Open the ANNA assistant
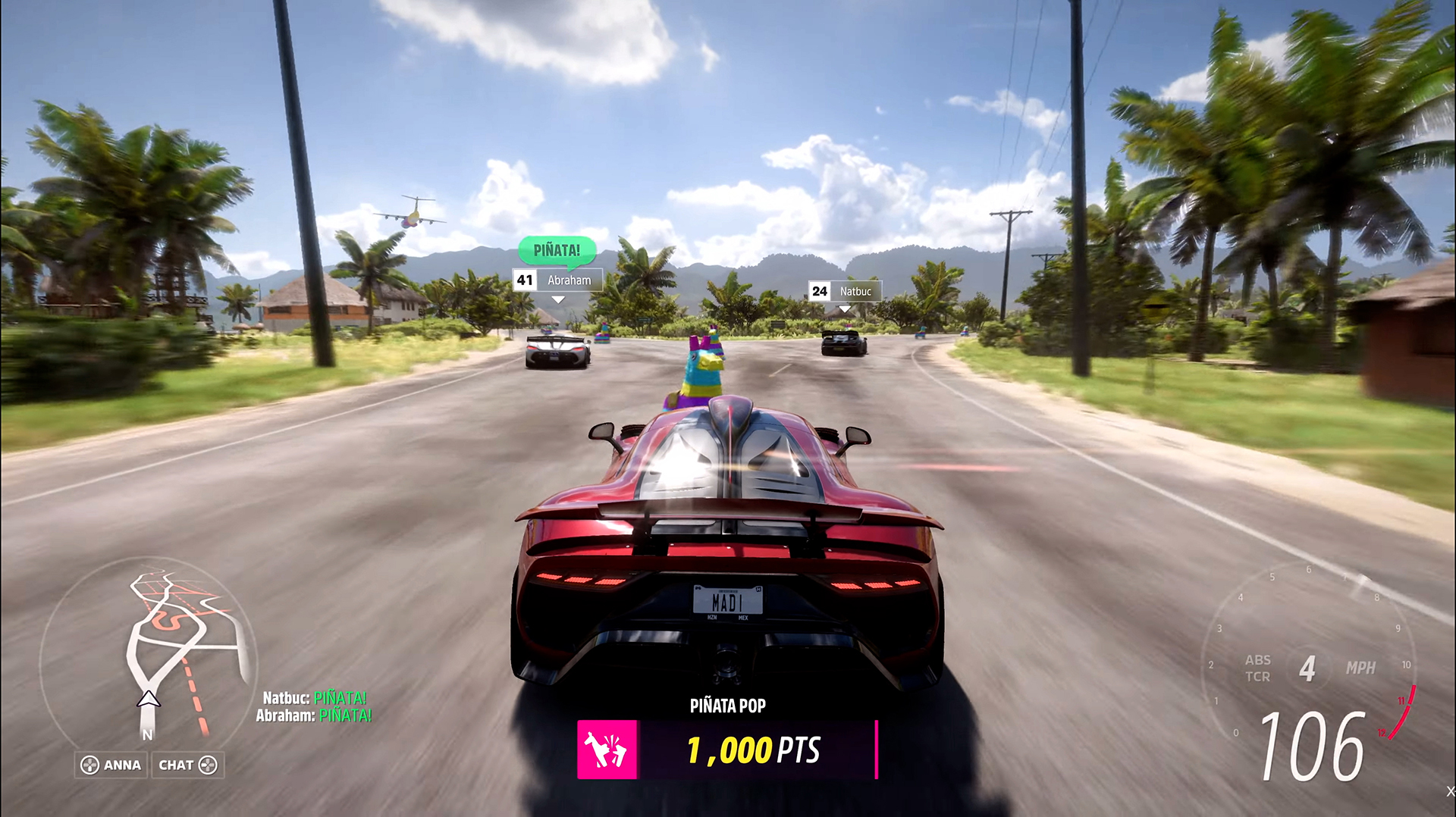The height and width of the screenshot is (817, 1456). click(111, 765)
